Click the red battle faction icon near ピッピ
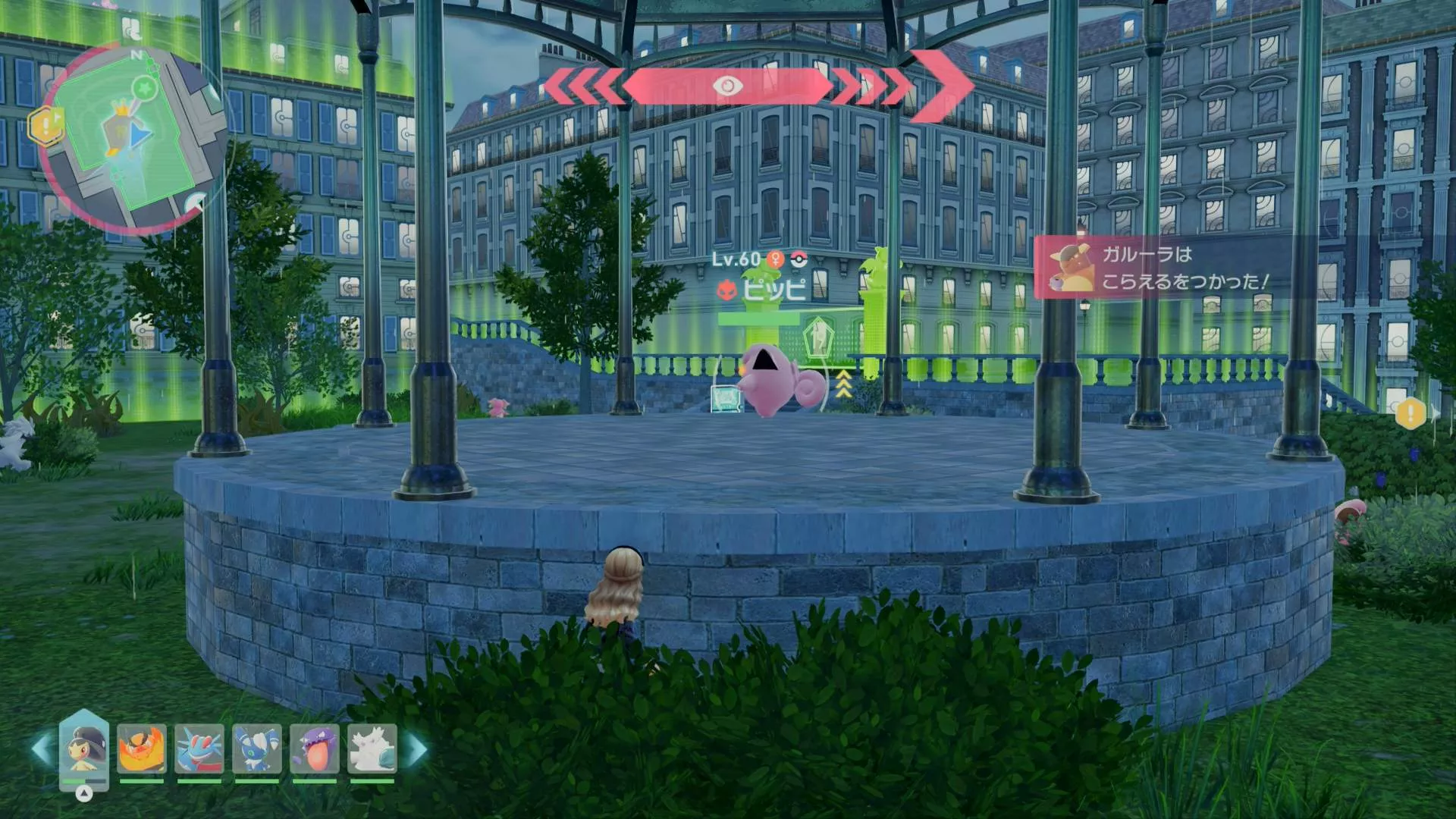This screenshot has width=1456, height=819. coord(726,290)
